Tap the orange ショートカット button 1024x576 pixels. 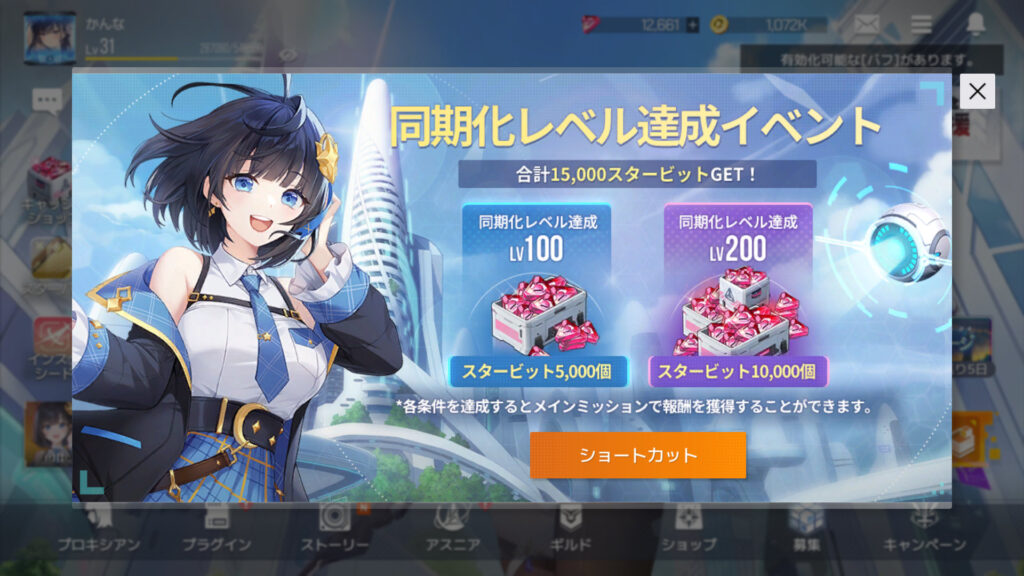click(638, 455)
